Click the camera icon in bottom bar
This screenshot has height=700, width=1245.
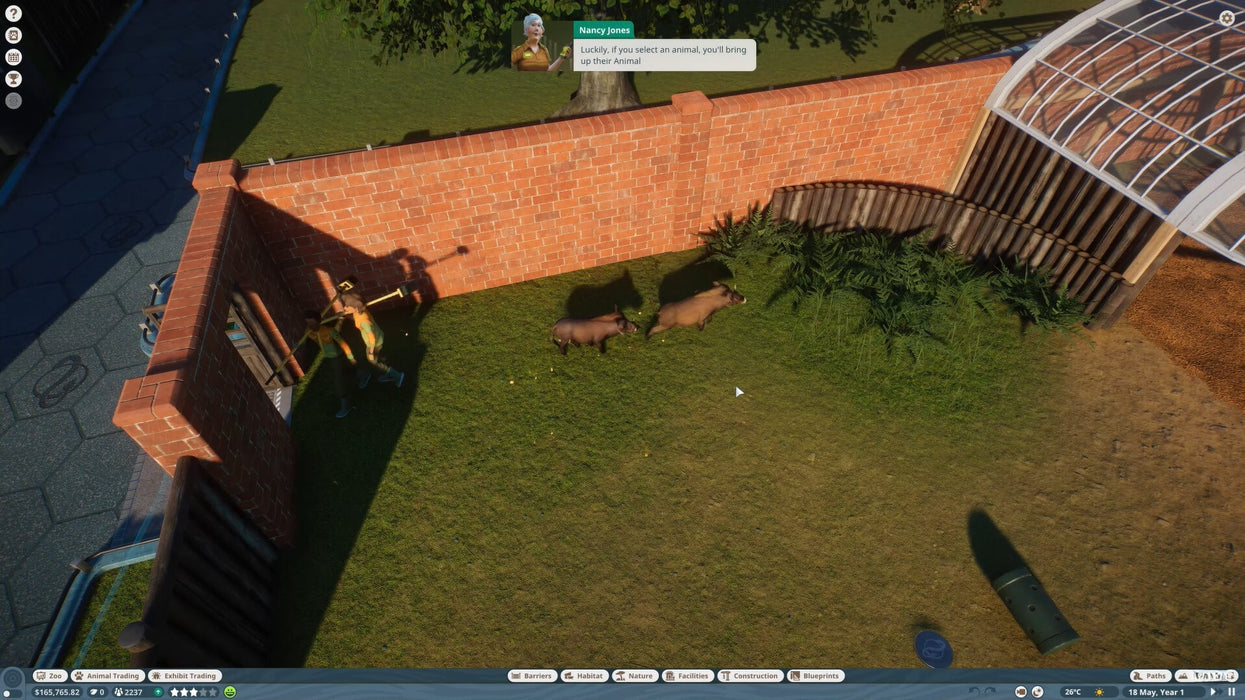(1021, 692)
